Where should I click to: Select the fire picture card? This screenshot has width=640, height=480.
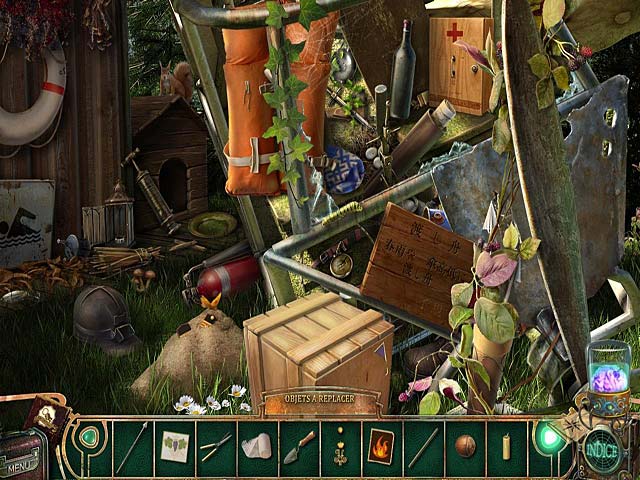pyautogui.click(x=382, y=445)
